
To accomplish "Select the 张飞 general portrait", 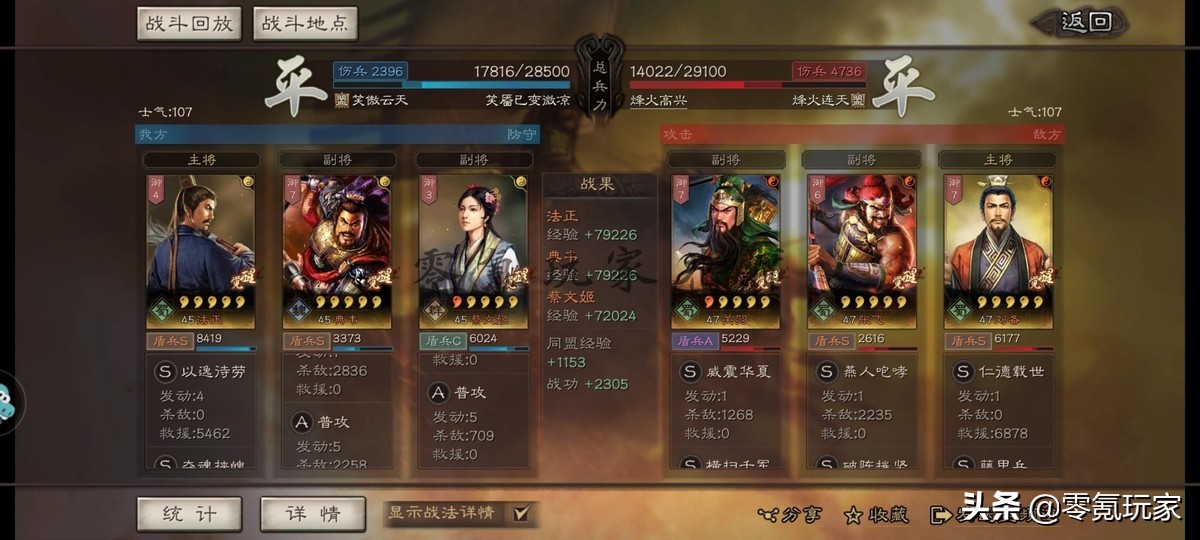I will pyautogui.click(x=862, y=250).
